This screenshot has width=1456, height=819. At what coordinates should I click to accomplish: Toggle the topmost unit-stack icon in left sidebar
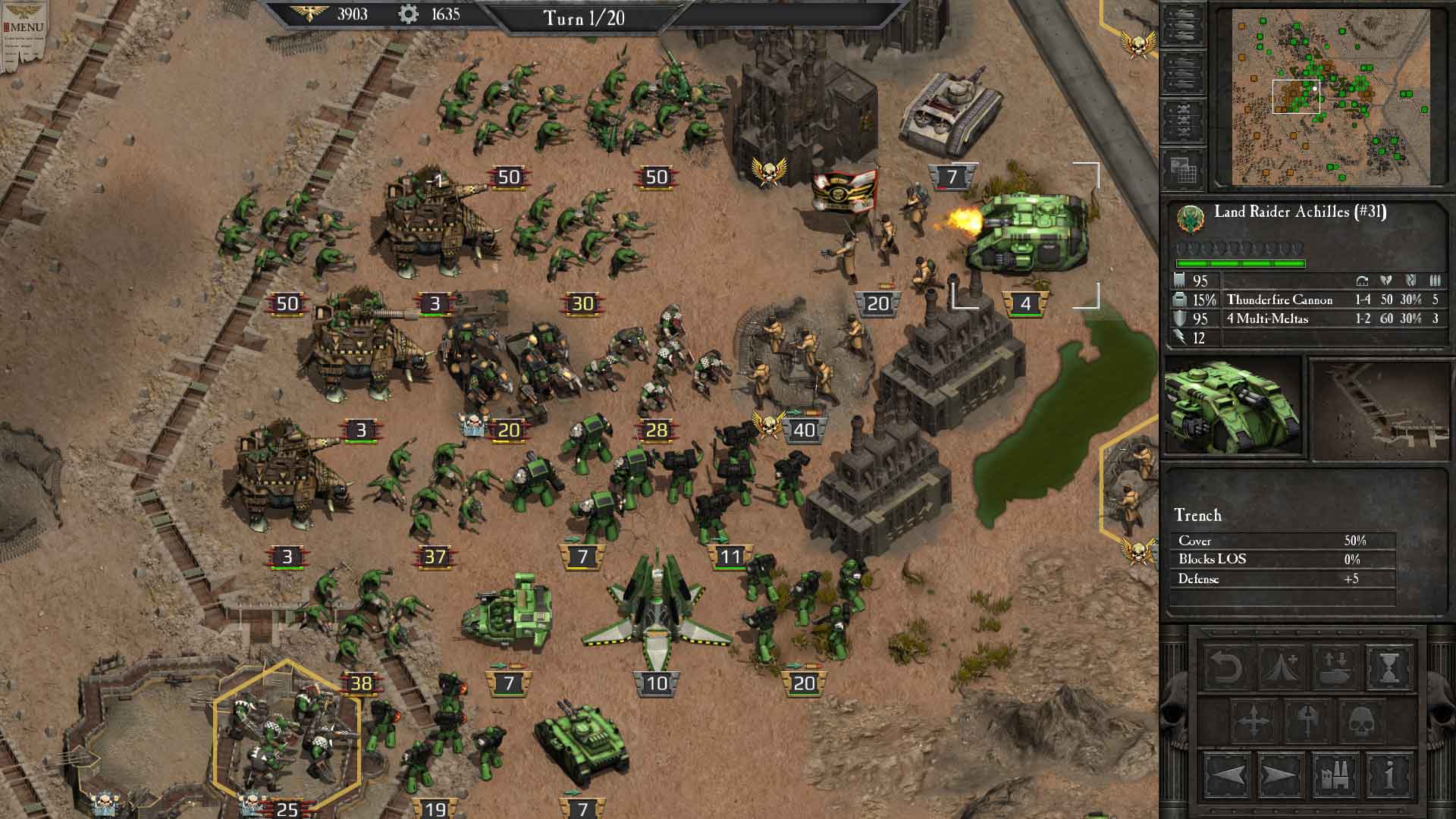[x=1185, y=24]
